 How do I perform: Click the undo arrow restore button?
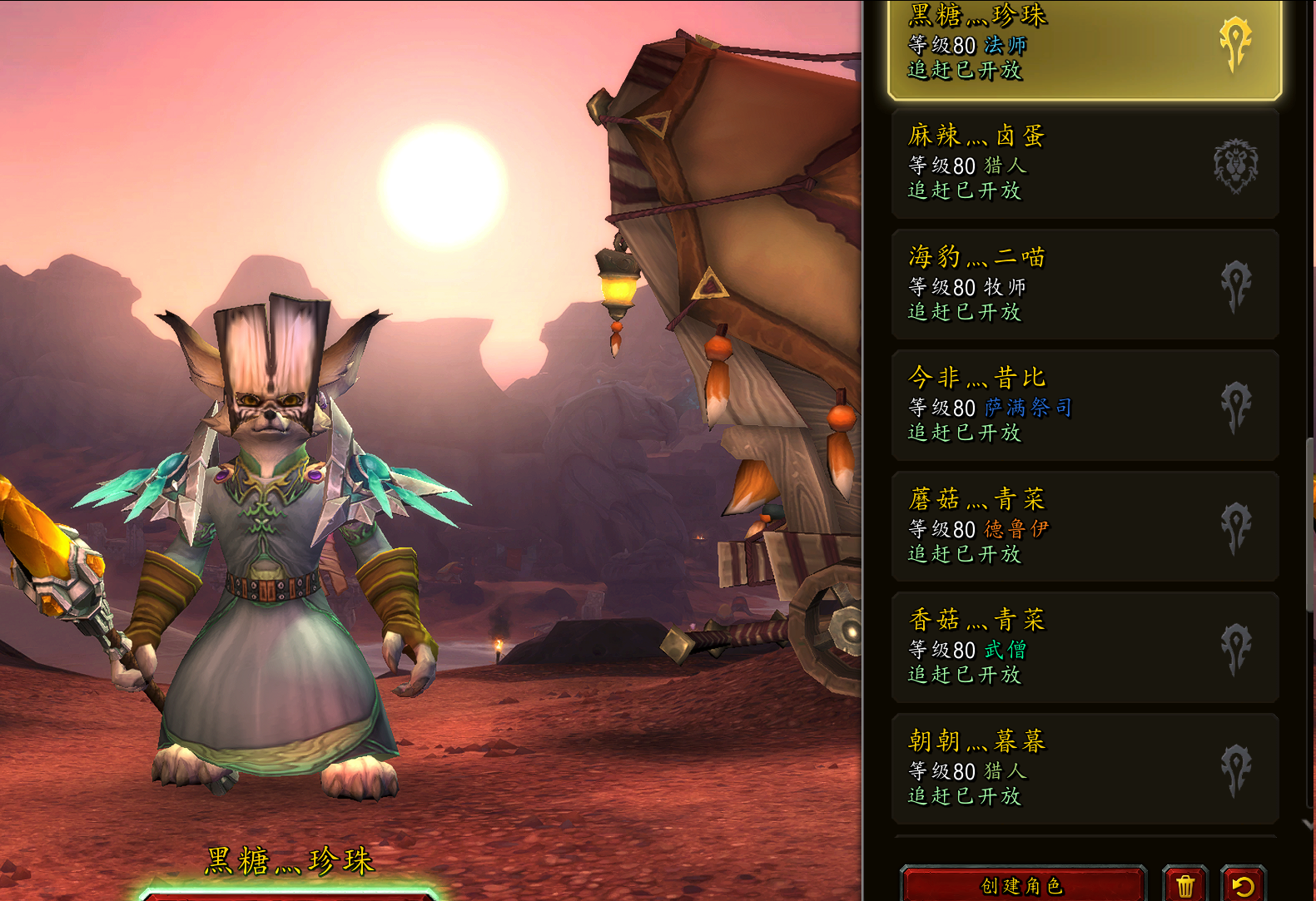(1243, 885)
